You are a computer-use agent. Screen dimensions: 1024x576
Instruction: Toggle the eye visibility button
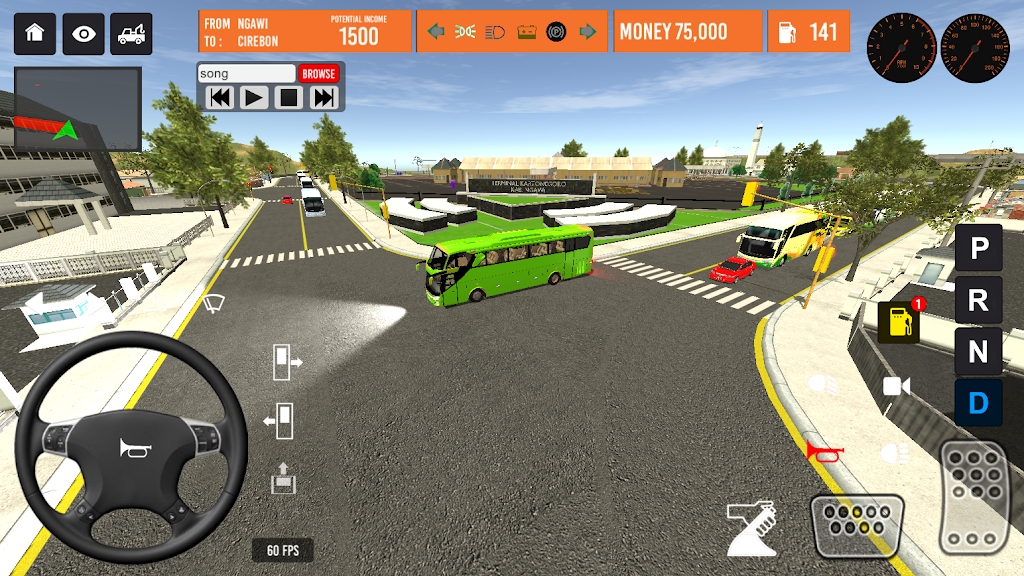[x=84, y=33]
